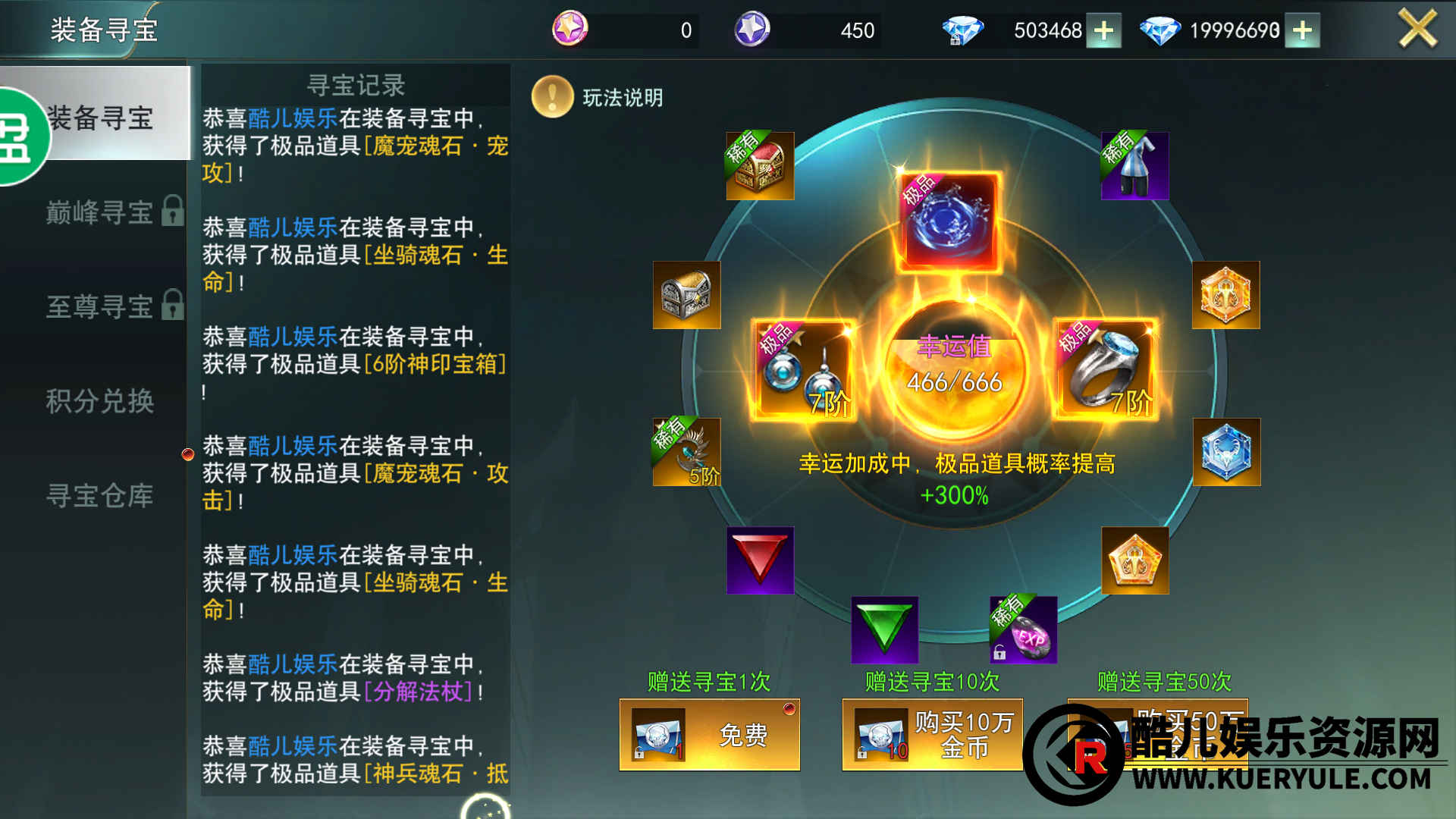
Task: Close the treasure hunt window
Action: pyautogui.click(x=1417, y=30)
